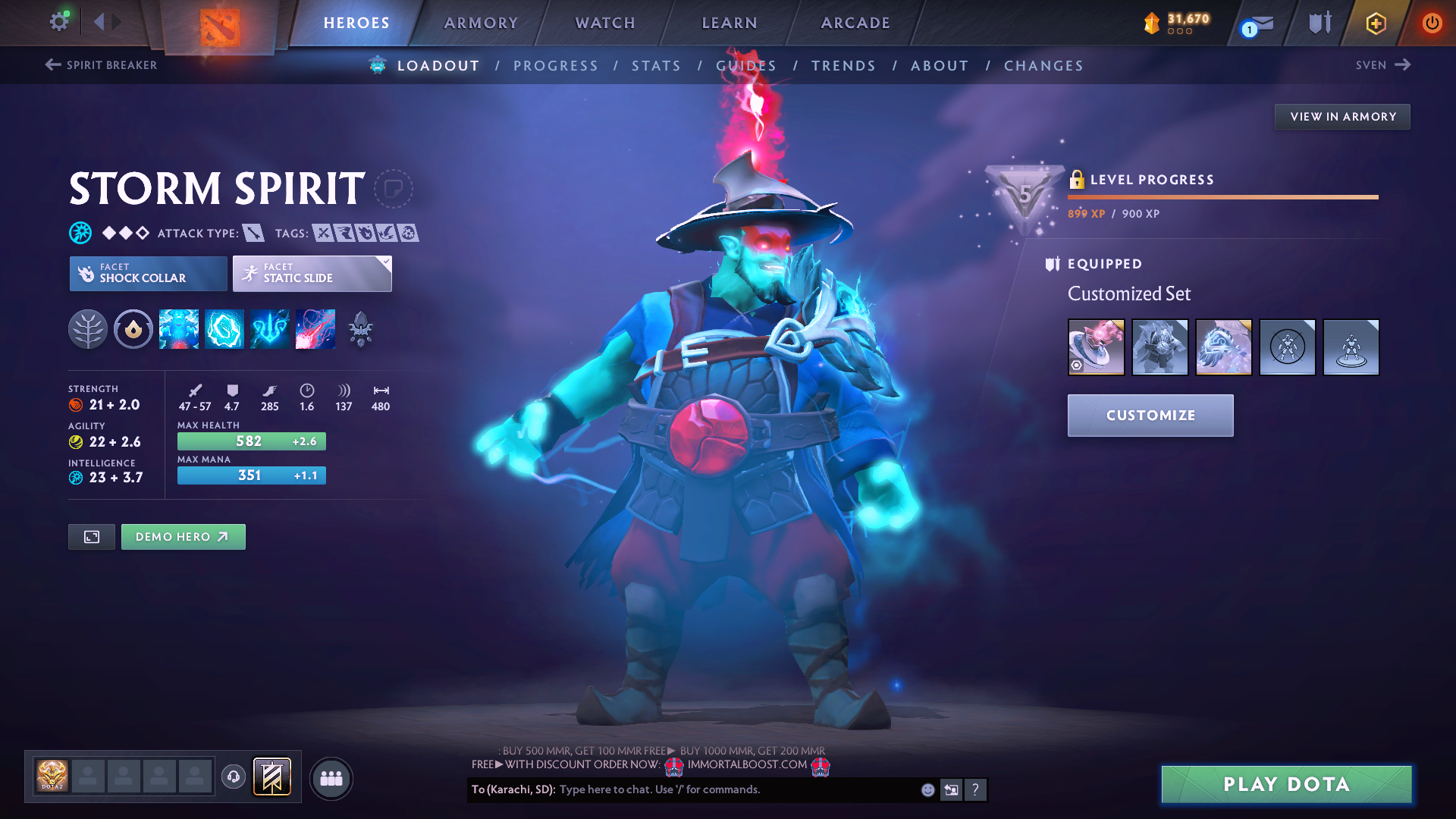The height and width of the screenshot is (819, 1456).
Task: Quit the game with the power button
Action: (x=1432, y=23)
